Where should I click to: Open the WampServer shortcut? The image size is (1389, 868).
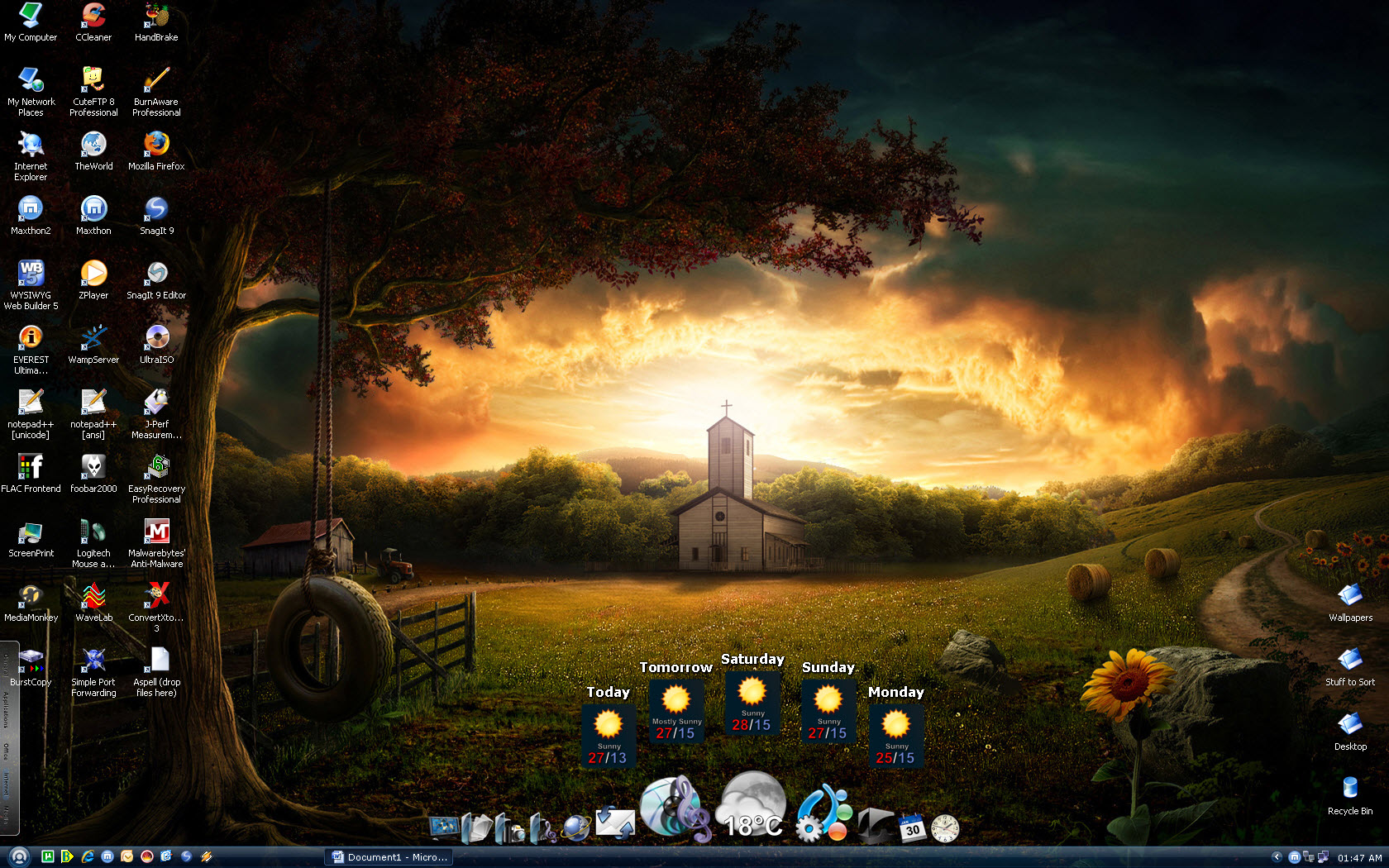[x=93, y=338]
